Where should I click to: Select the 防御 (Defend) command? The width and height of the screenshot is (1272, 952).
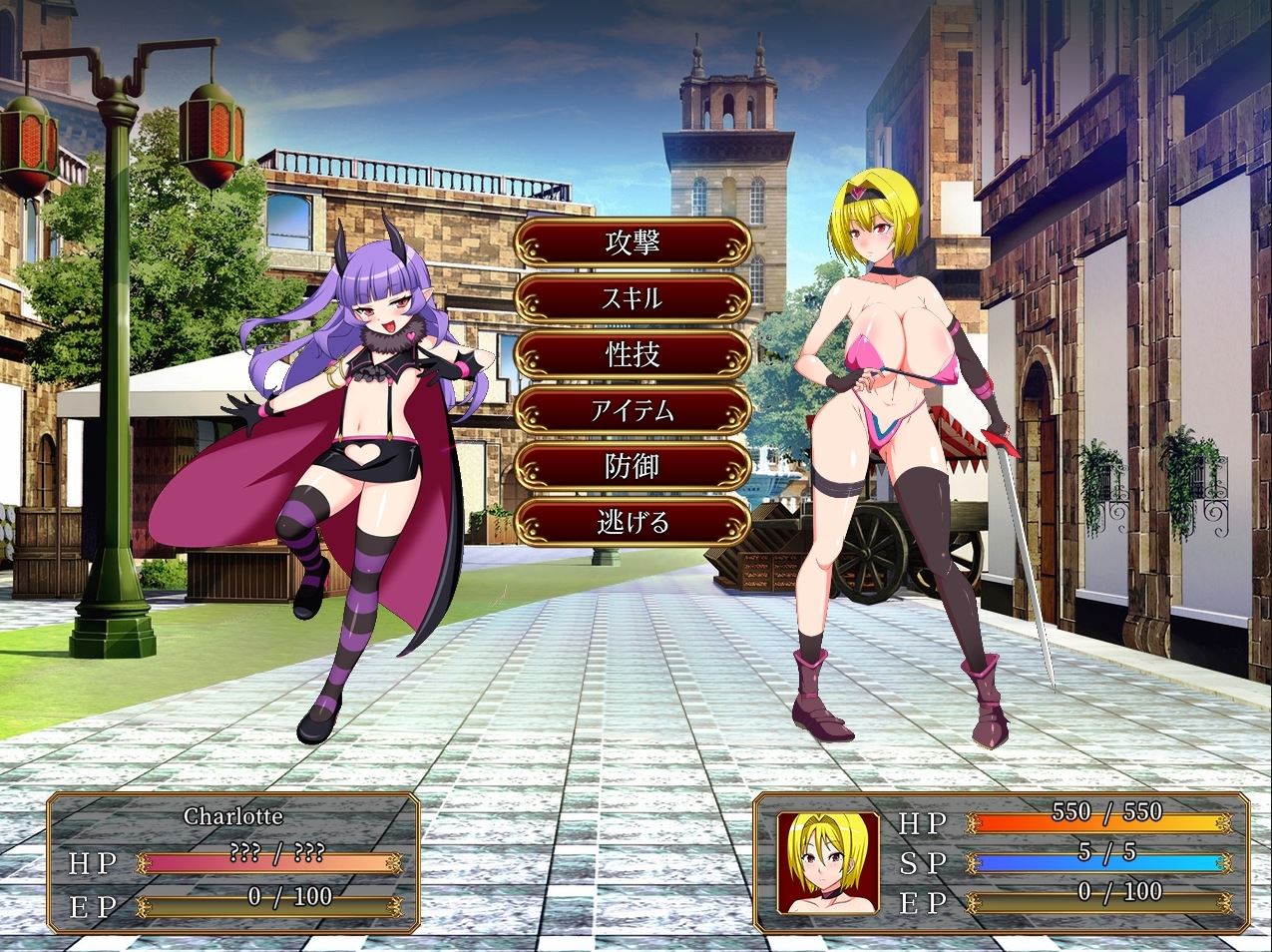coord(633,466)
